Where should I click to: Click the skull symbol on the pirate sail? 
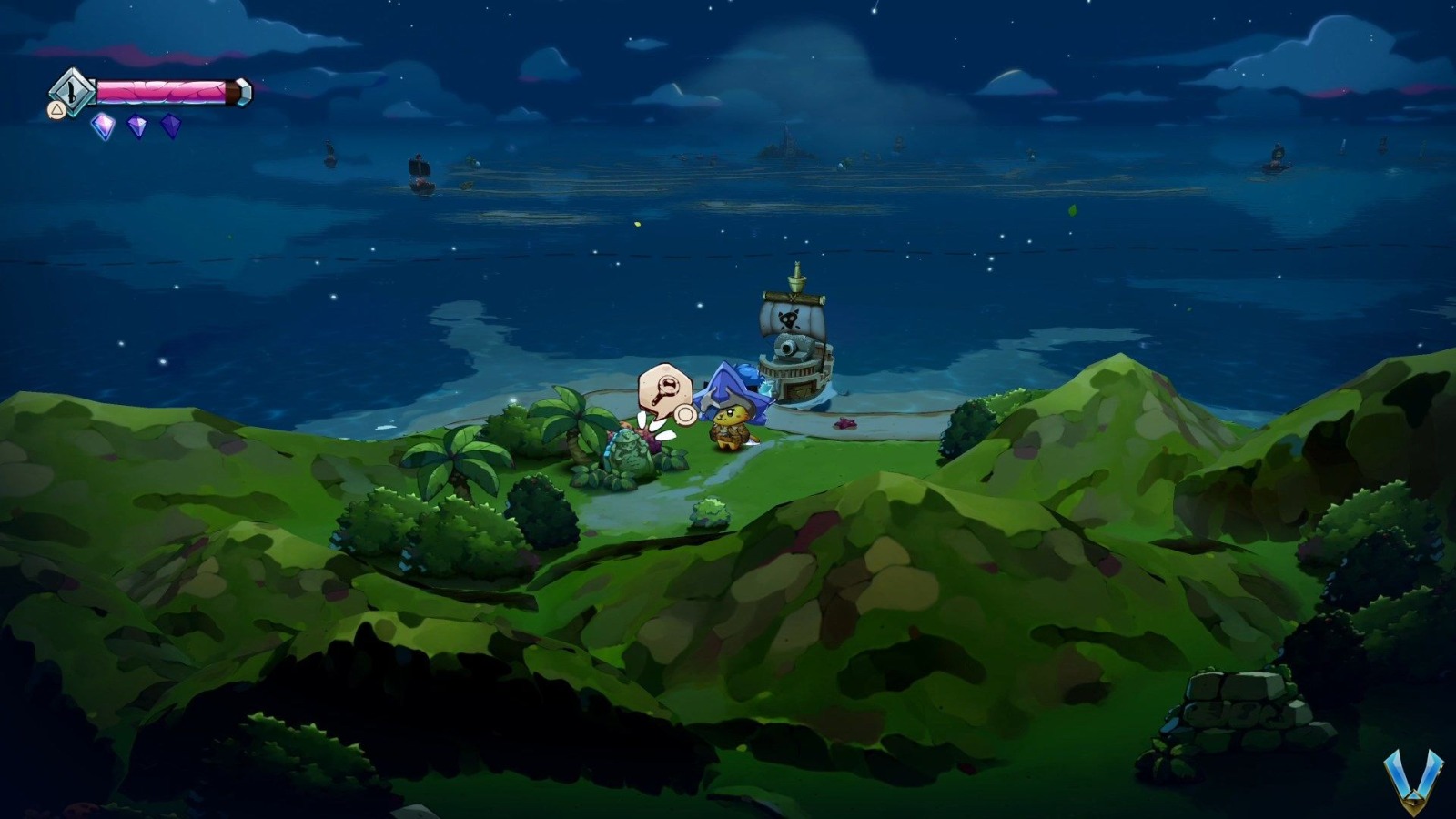(x=788, y=318)
